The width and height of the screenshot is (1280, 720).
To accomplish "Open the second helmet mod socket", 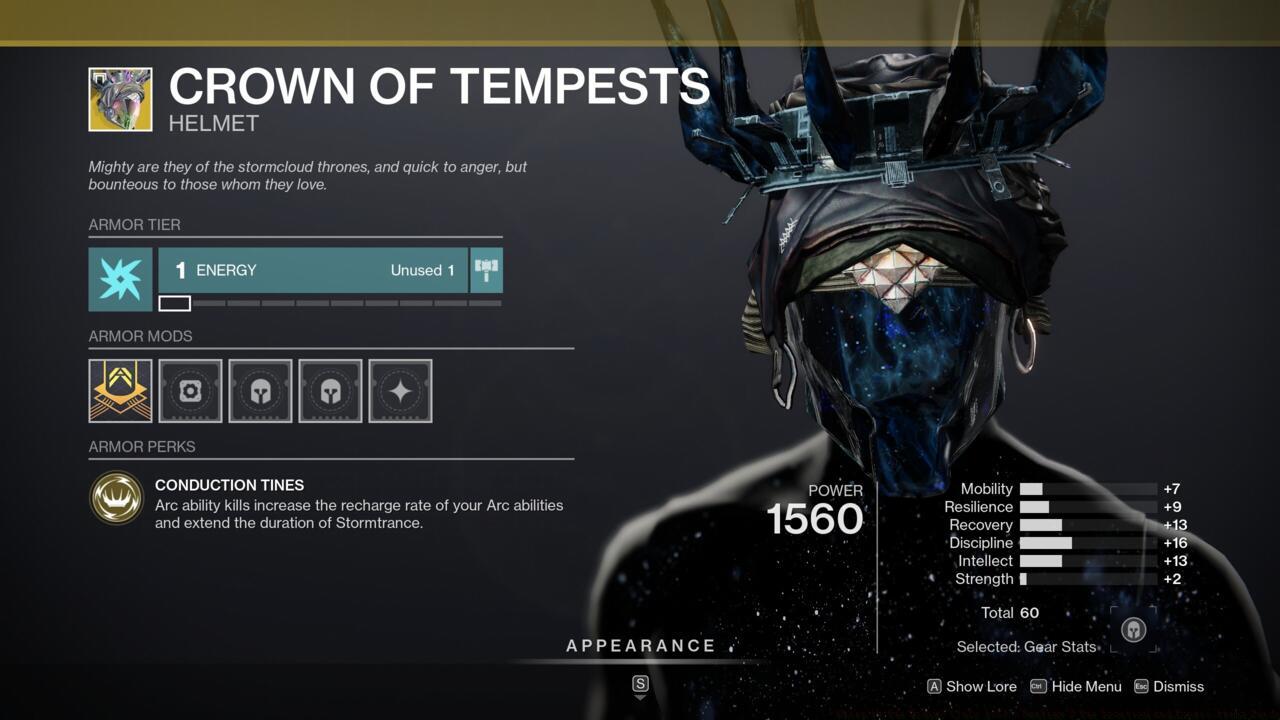I will tap(330, 390).
